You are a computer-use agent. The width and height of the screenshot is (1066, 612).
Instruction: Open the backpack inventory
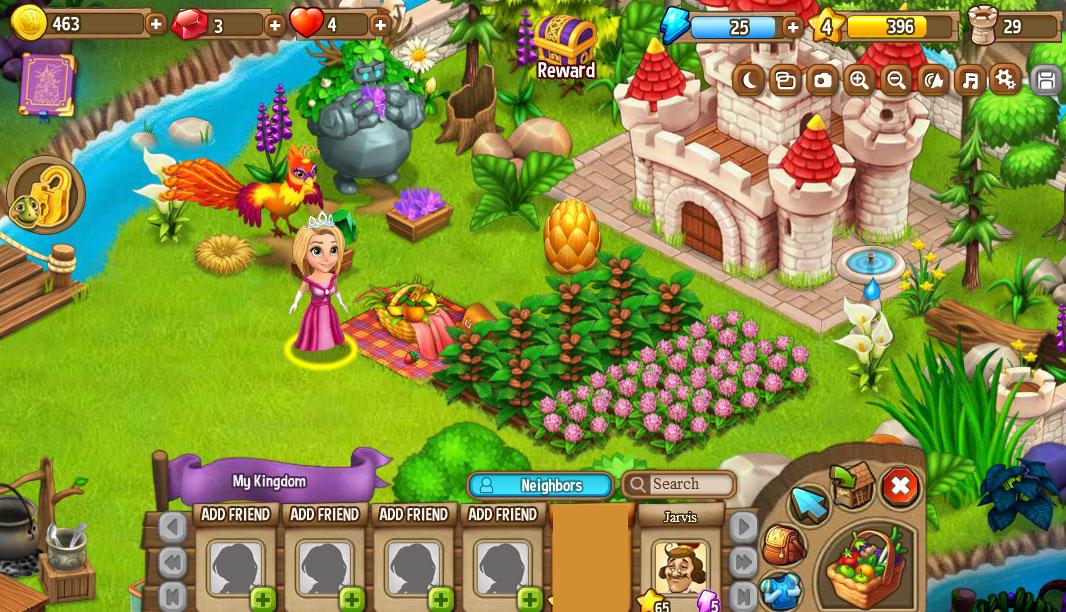pos(783,545)
